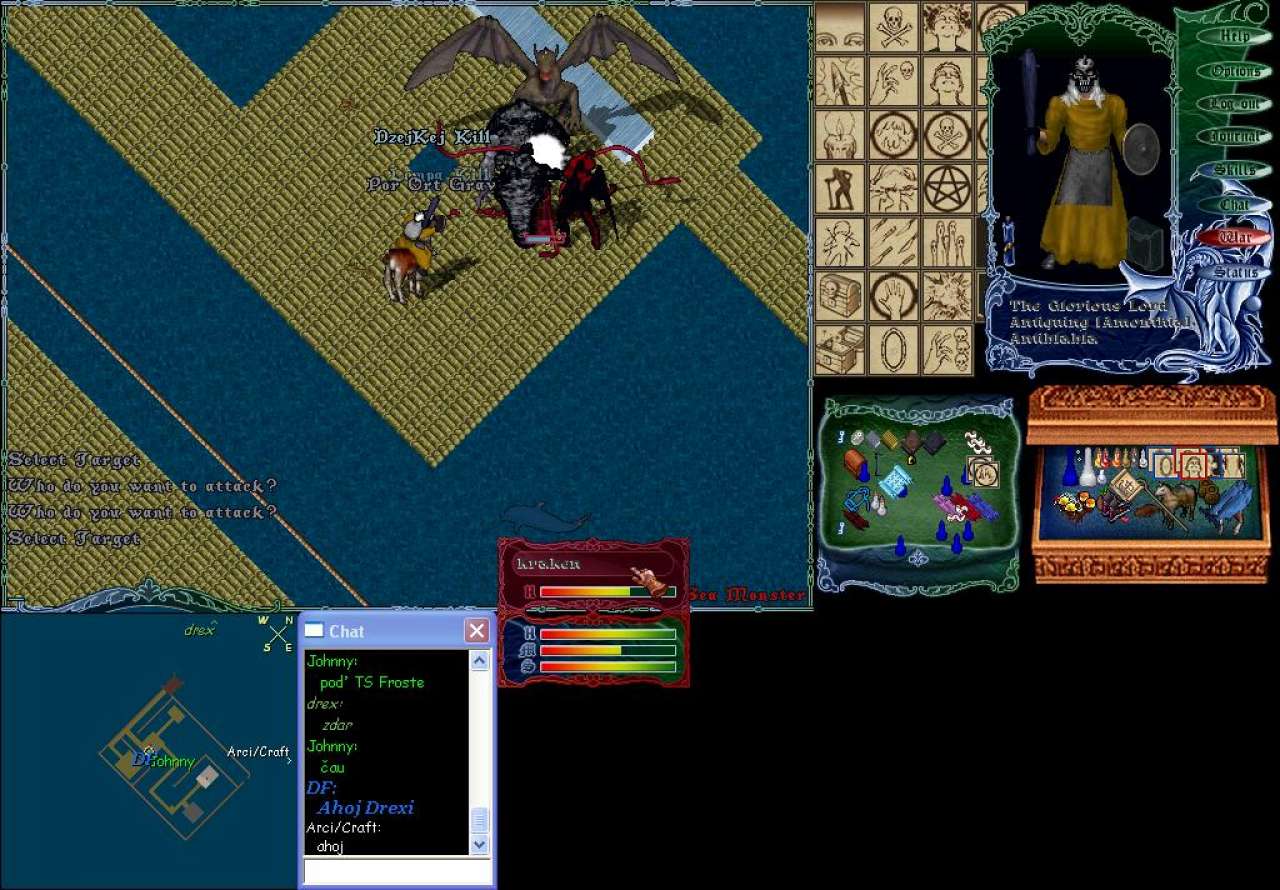1280x890 pixels.
Task: Click the chat text input field
Action: 397,871
